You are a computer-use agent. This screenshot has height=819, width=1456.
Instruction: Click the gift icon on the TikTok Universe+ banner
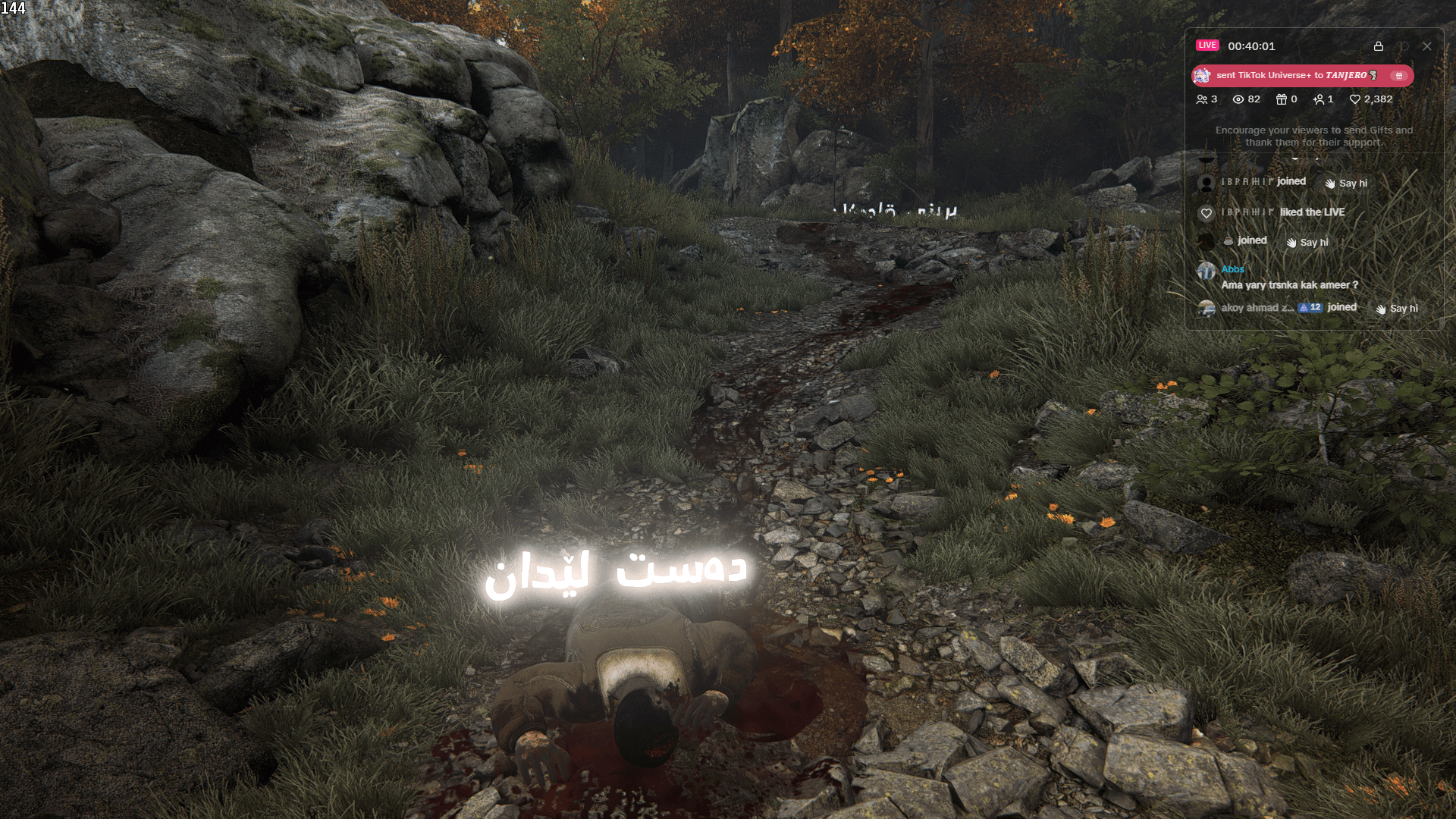click(x=1400, y=76)
